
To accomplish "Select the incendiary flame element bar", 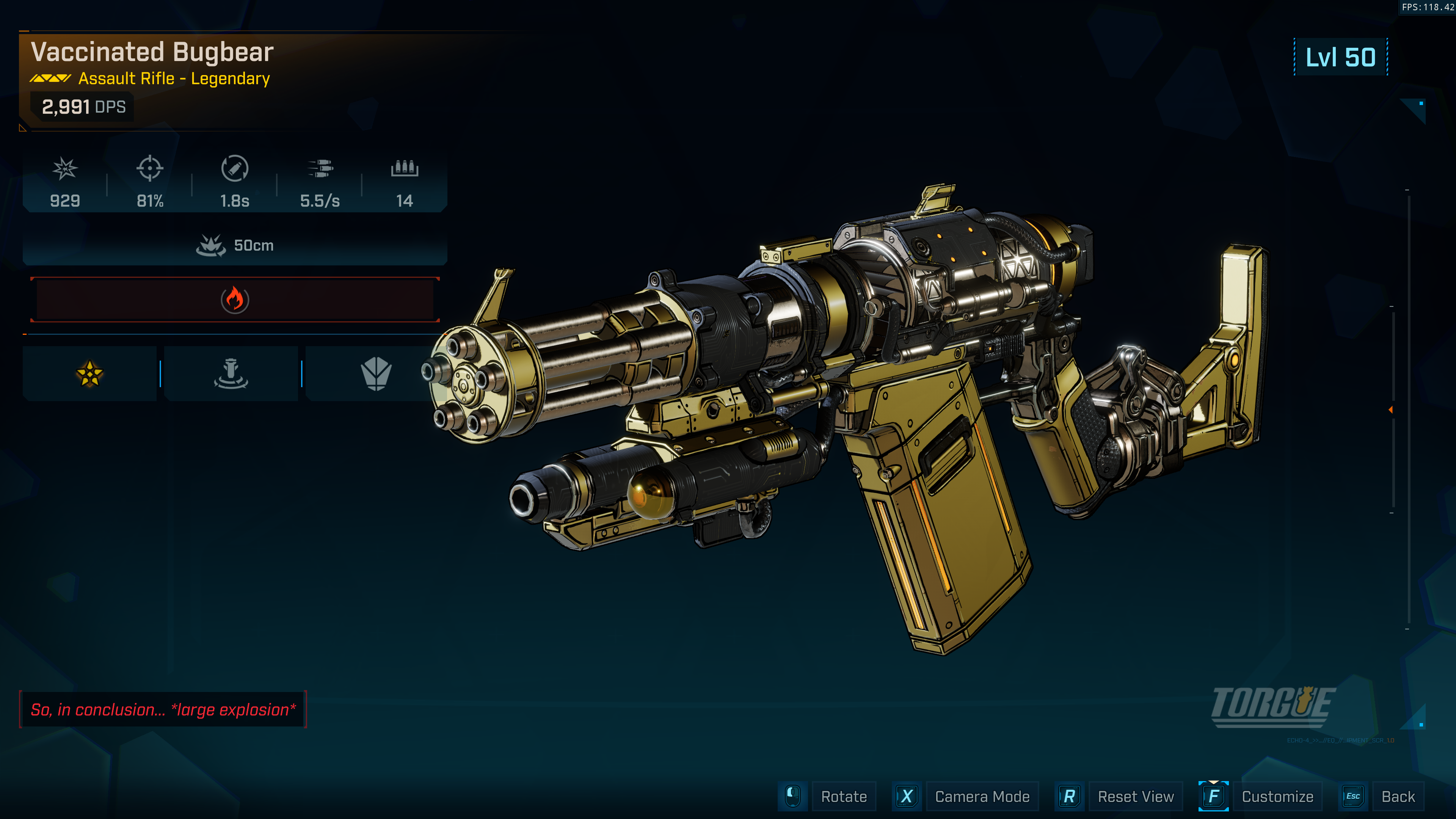I will pos(235,300).
